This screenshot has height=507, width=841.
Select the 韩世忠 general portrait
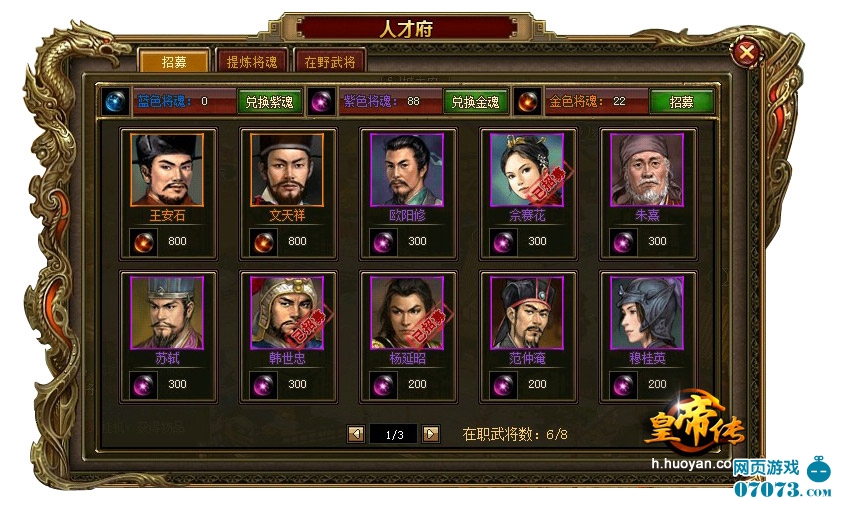(x=287, y=313)
